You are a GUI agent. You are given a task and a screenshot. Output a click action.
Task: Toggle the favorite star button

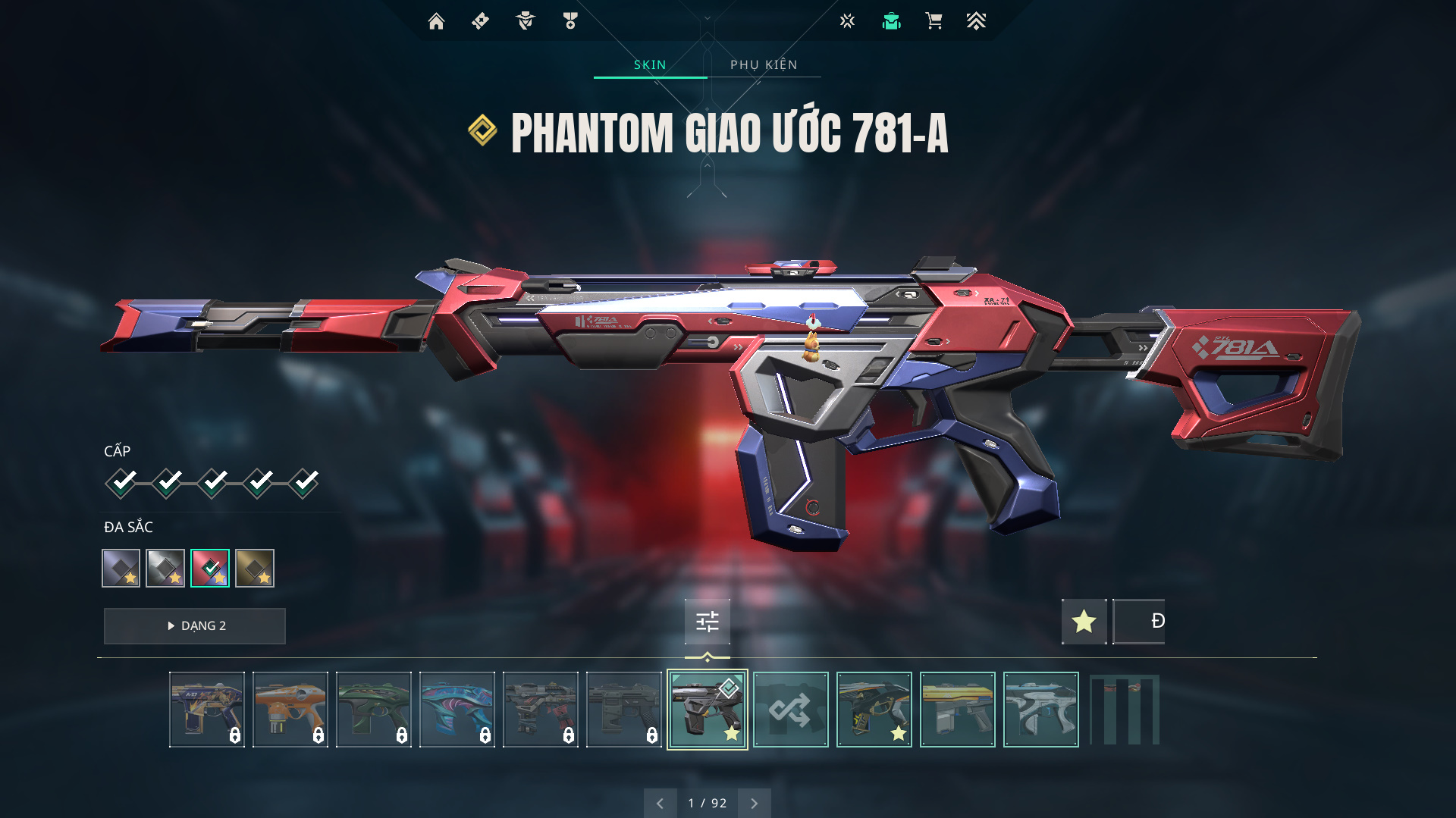click(1084, 622)
